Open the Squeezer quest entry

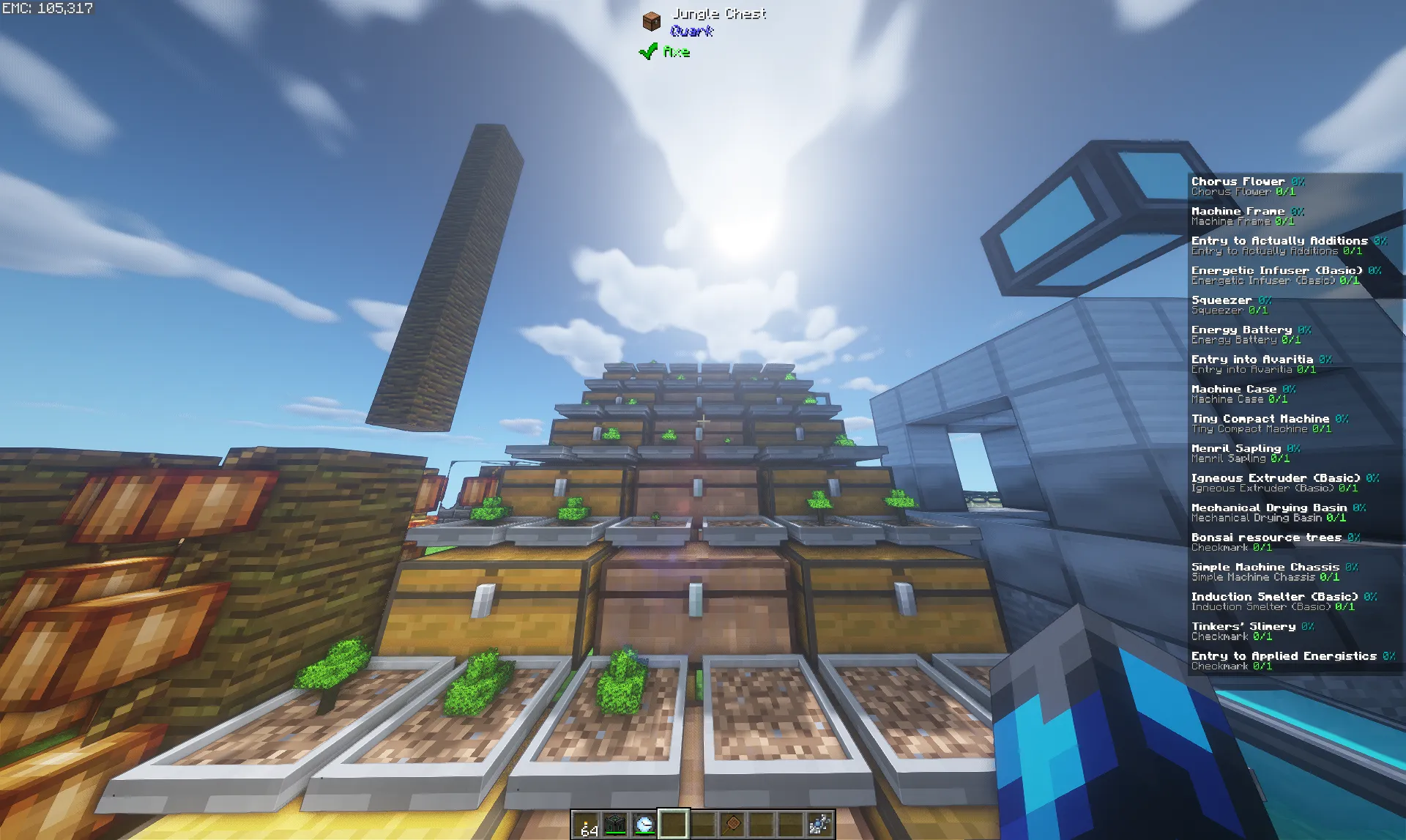coord(1220,300)
